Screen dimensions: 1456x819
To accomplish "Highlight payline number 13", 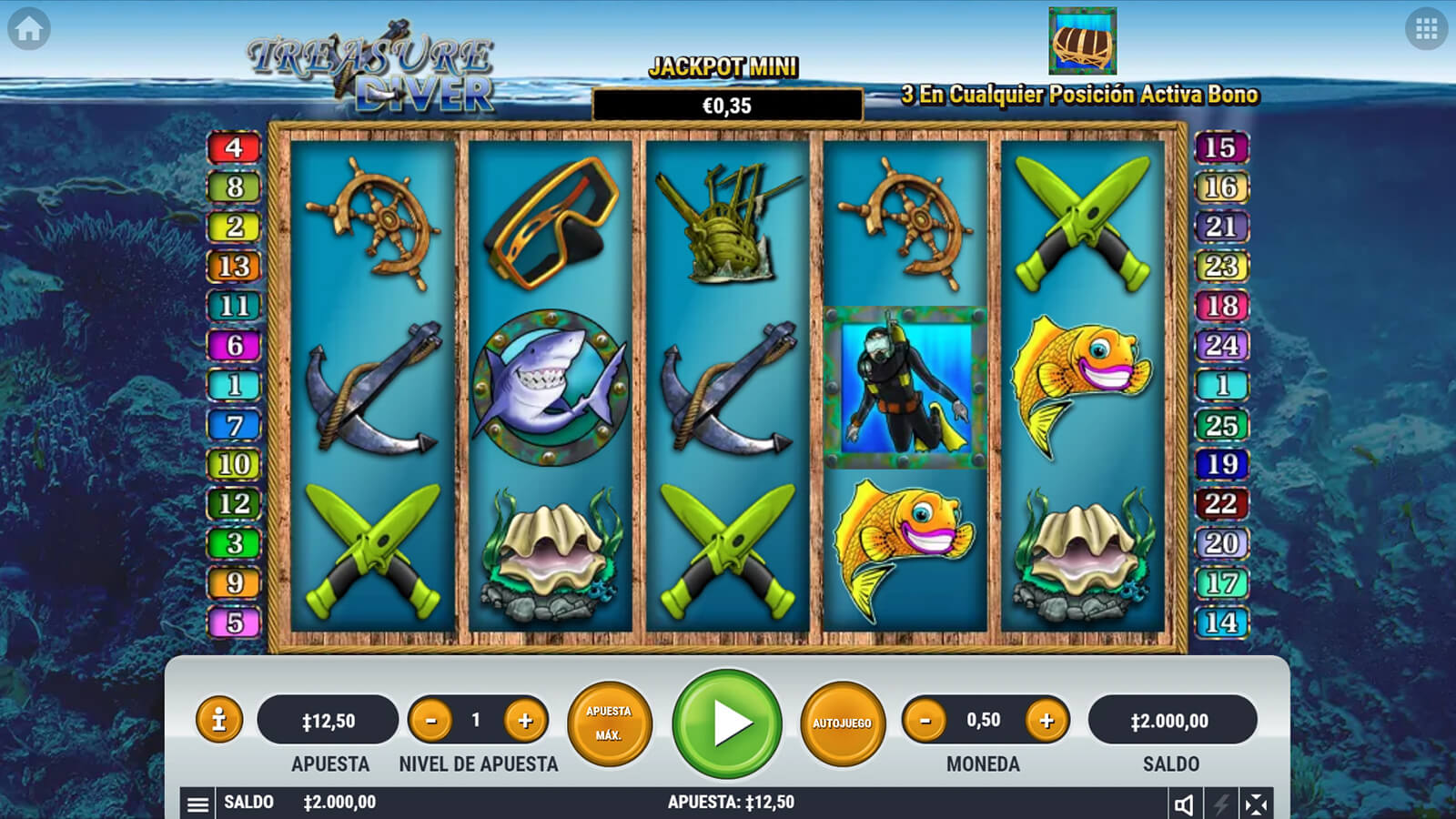I will click(x=234, y=266).
